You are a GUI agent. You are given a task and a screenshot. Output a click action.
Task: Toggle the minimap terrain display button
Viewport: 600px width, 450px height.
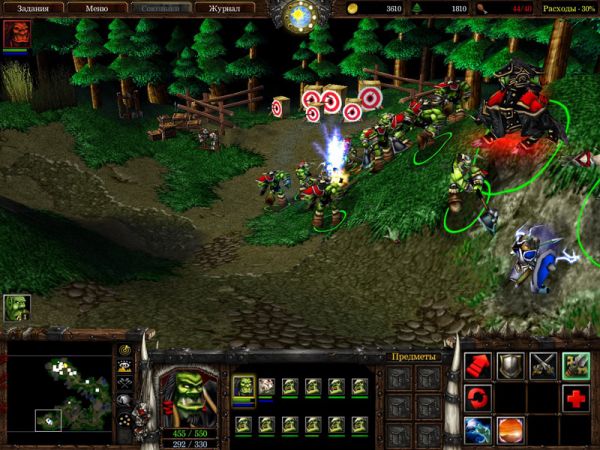pos(125,366)
